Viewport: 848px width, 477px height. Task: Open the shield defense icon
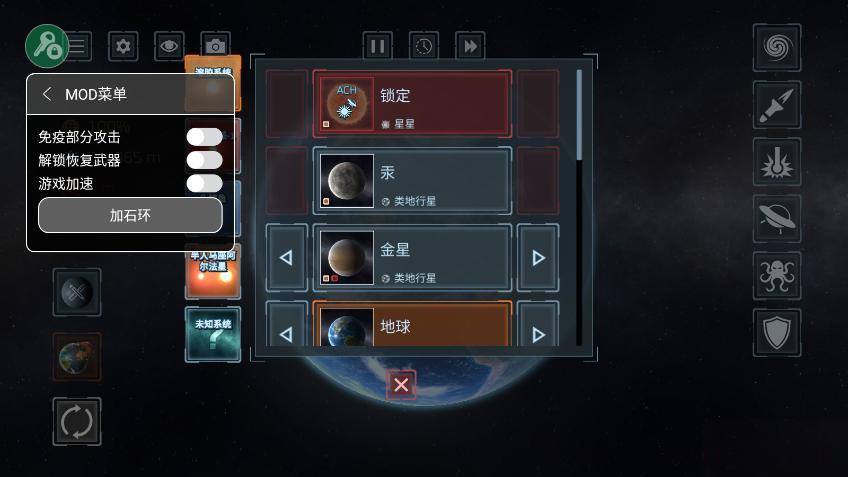coord(776,332)
